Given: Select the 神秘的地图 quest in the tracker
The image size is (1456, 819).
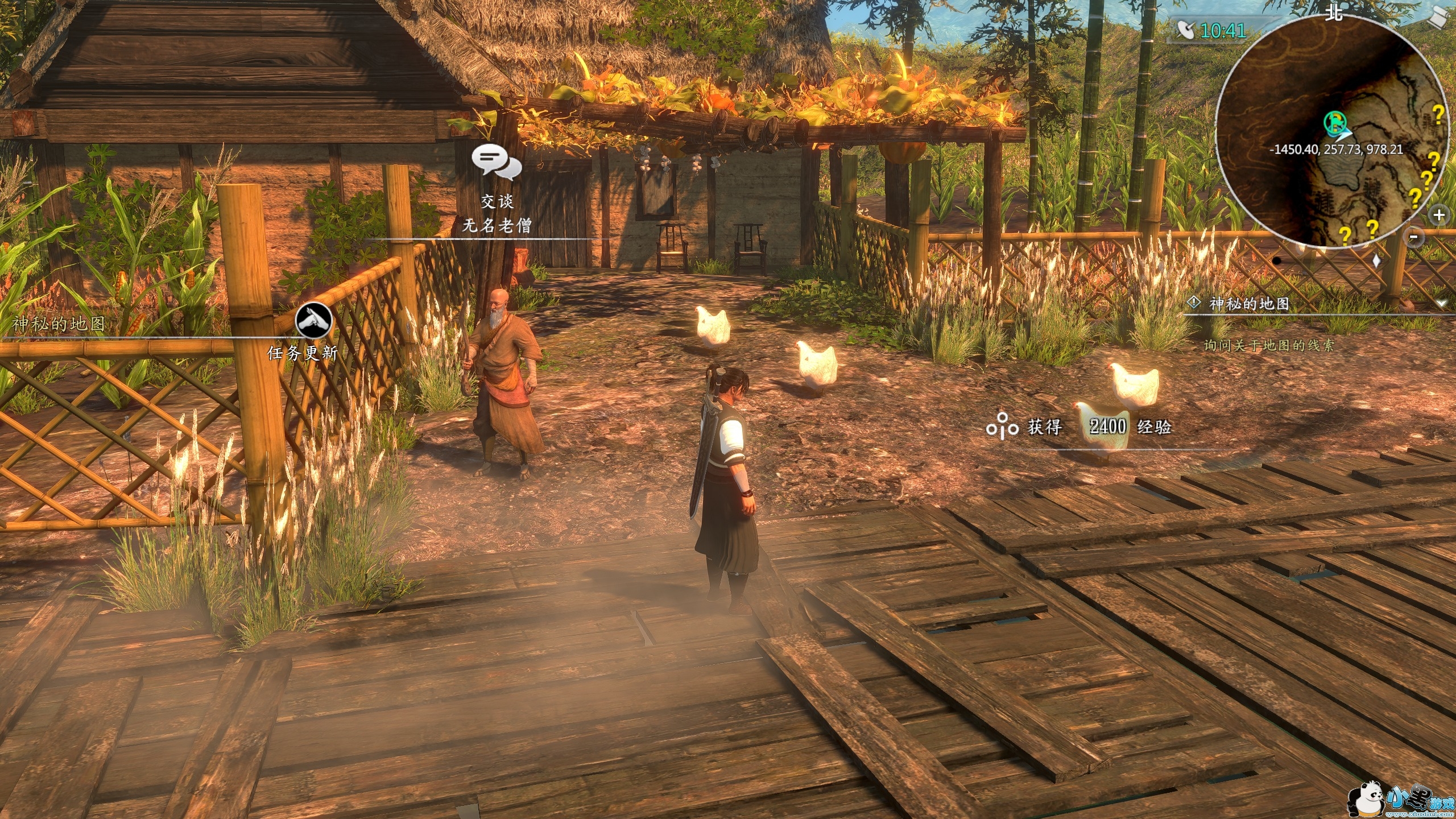Looking at the screenshot, I should [x=1248, y=304].
